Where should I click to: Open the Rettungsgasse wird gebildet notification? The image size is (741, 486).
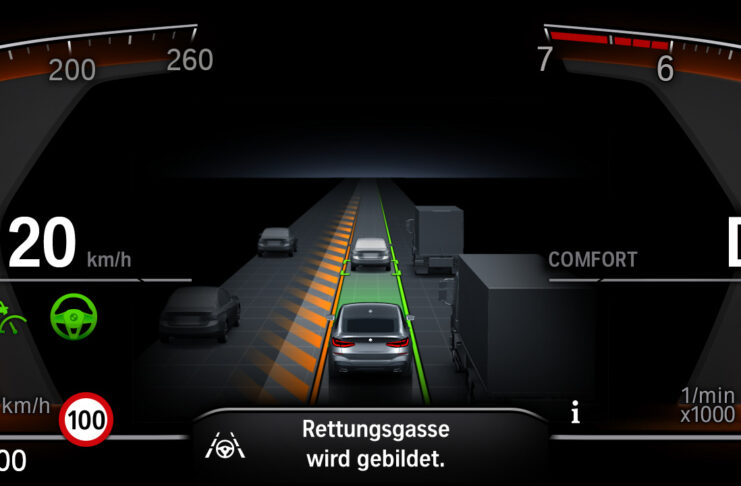coord(375,445)
